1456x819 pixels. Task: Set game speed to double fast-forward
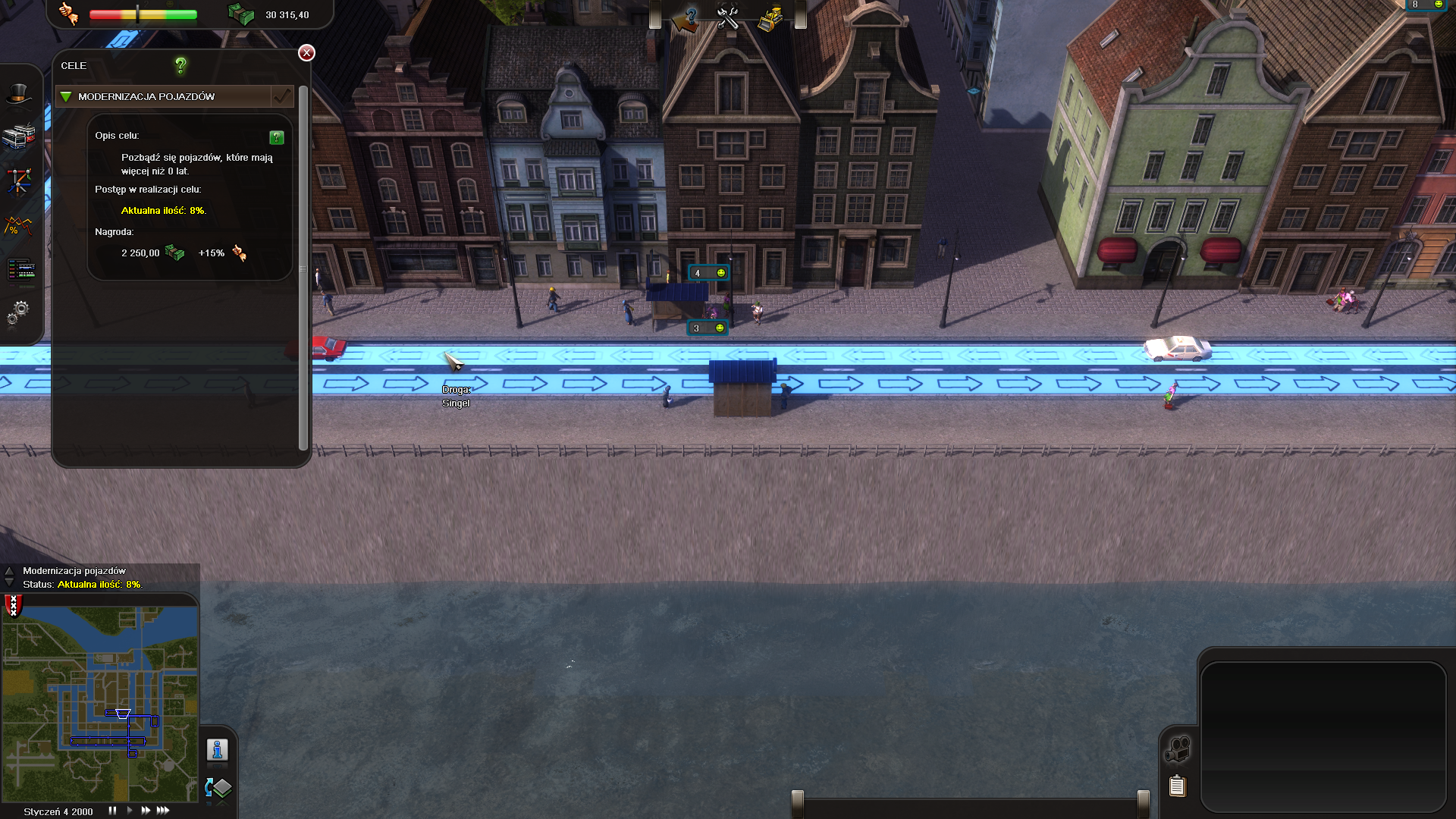146,811
